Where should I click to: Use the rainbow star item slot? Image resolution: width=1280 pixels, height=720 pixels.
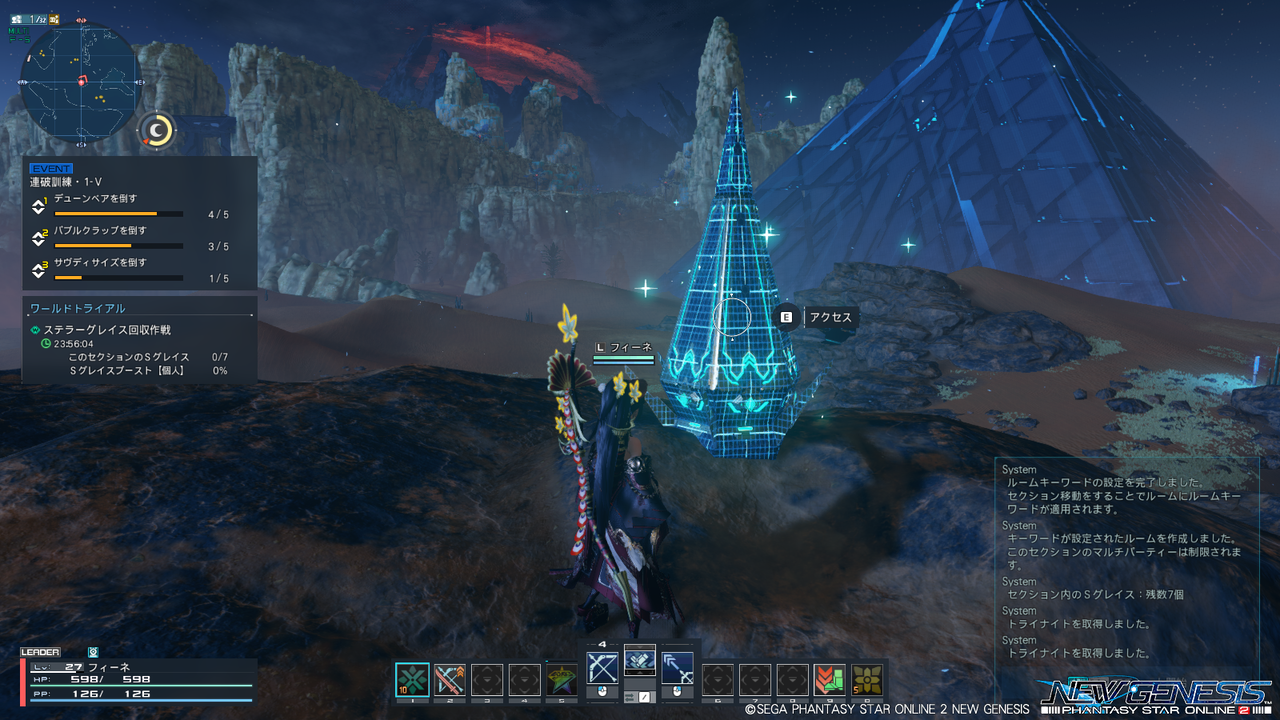[x=562, y=680]
